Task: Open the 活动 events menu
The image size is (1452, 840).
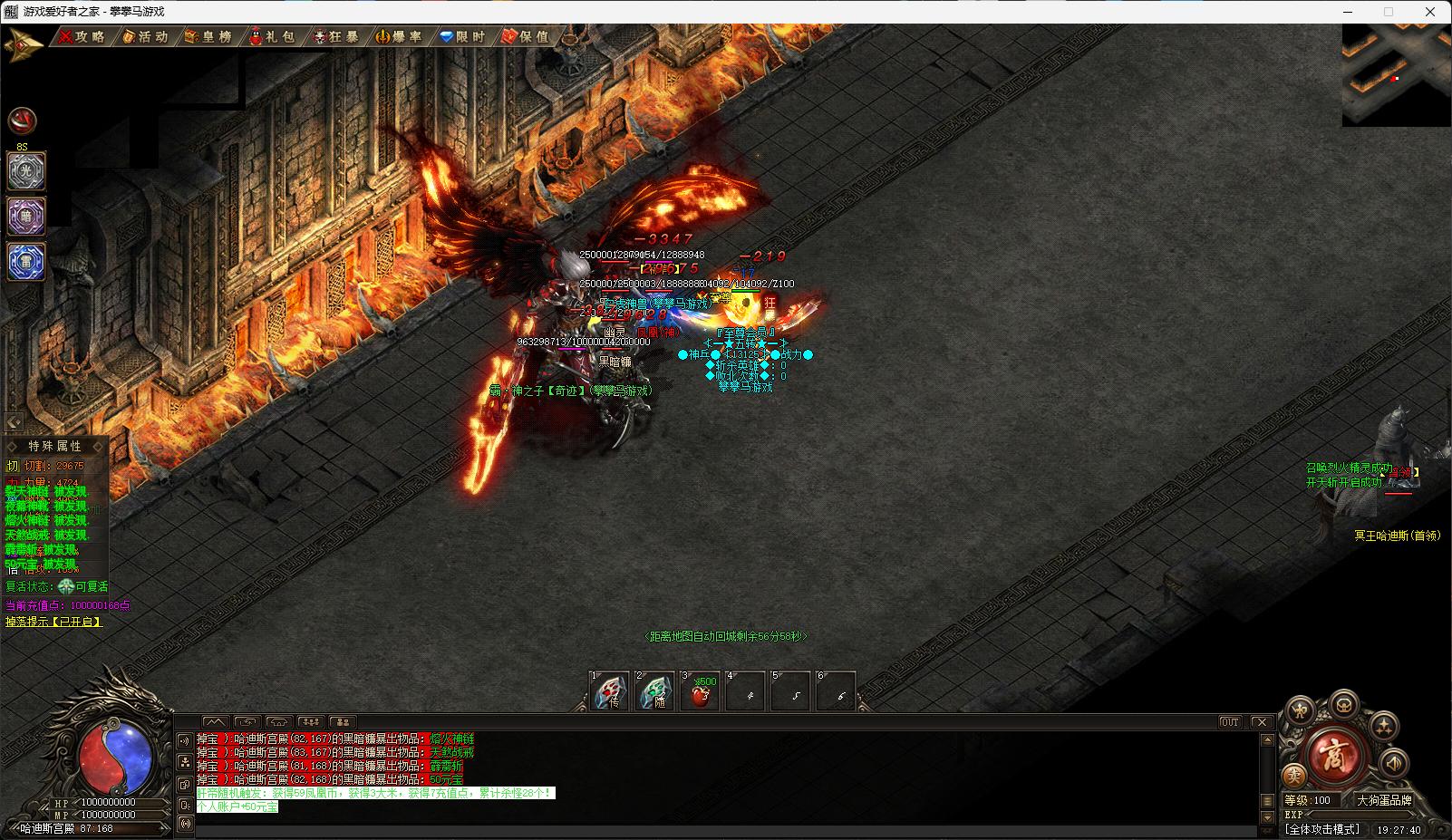Action: [x=145, y=36]
